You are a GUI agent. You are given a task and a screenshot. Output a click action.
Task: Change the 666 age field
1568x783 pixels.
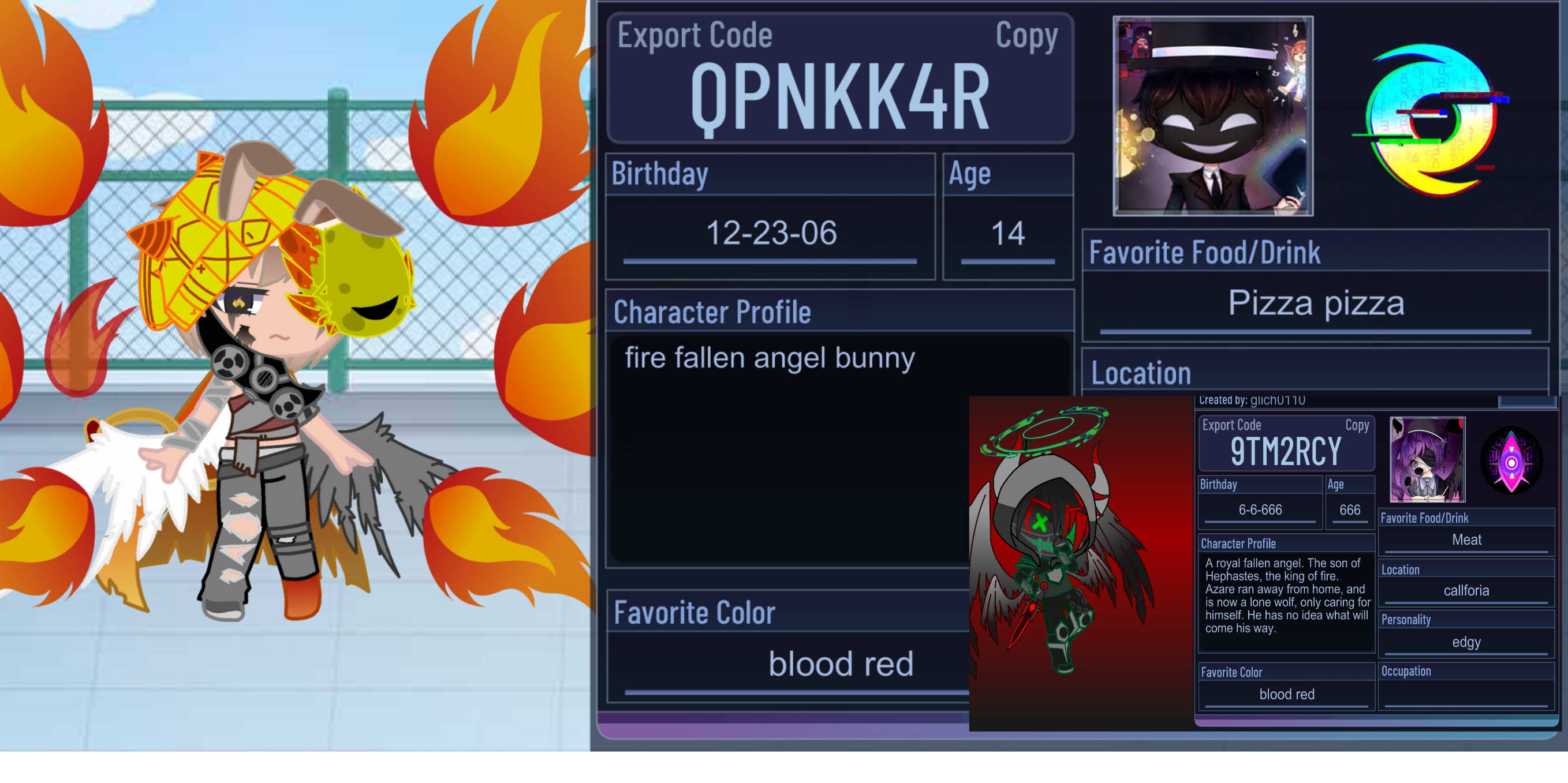coord(1349,510)
